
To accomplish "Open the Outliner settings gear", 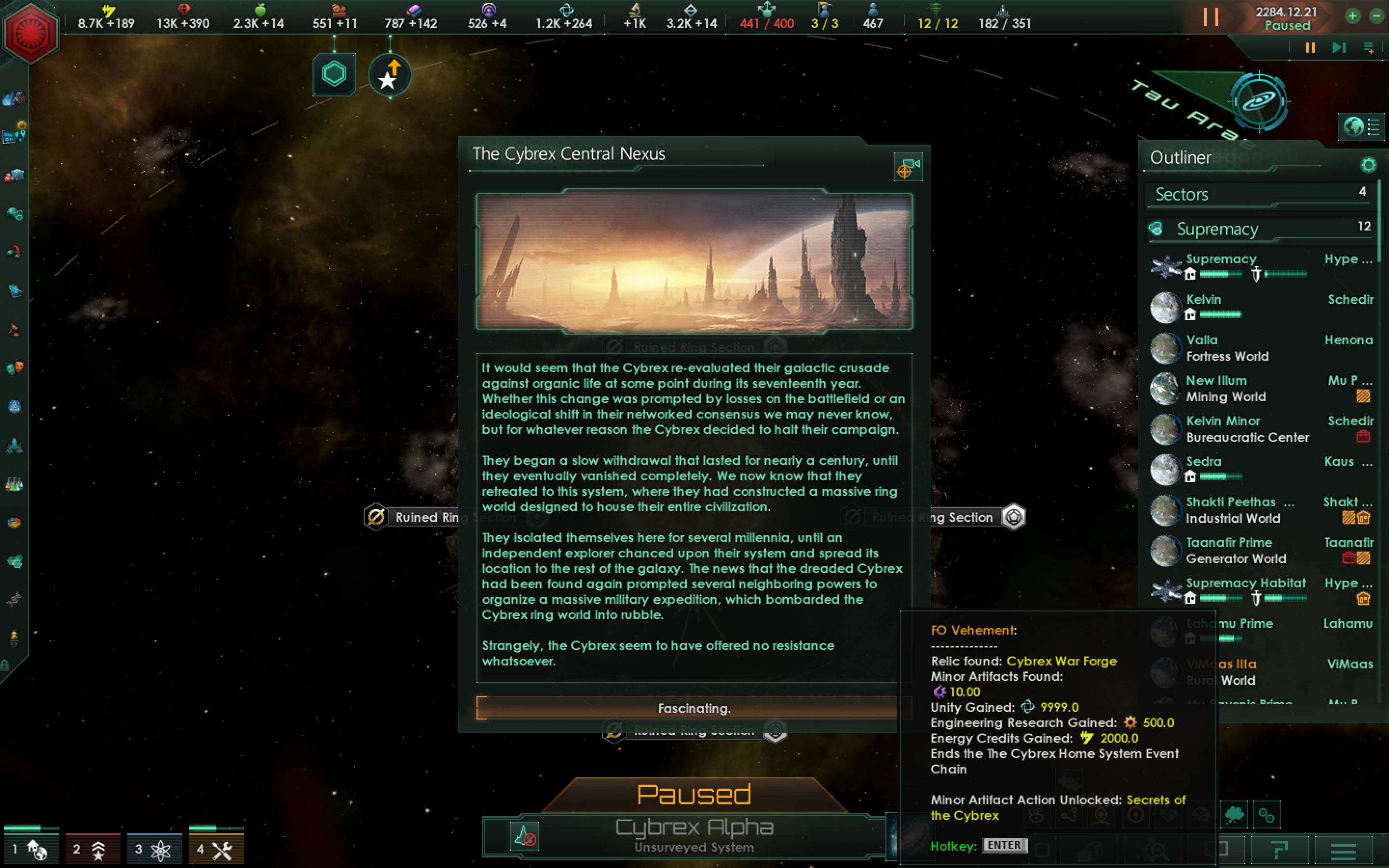I will 1370,165.
